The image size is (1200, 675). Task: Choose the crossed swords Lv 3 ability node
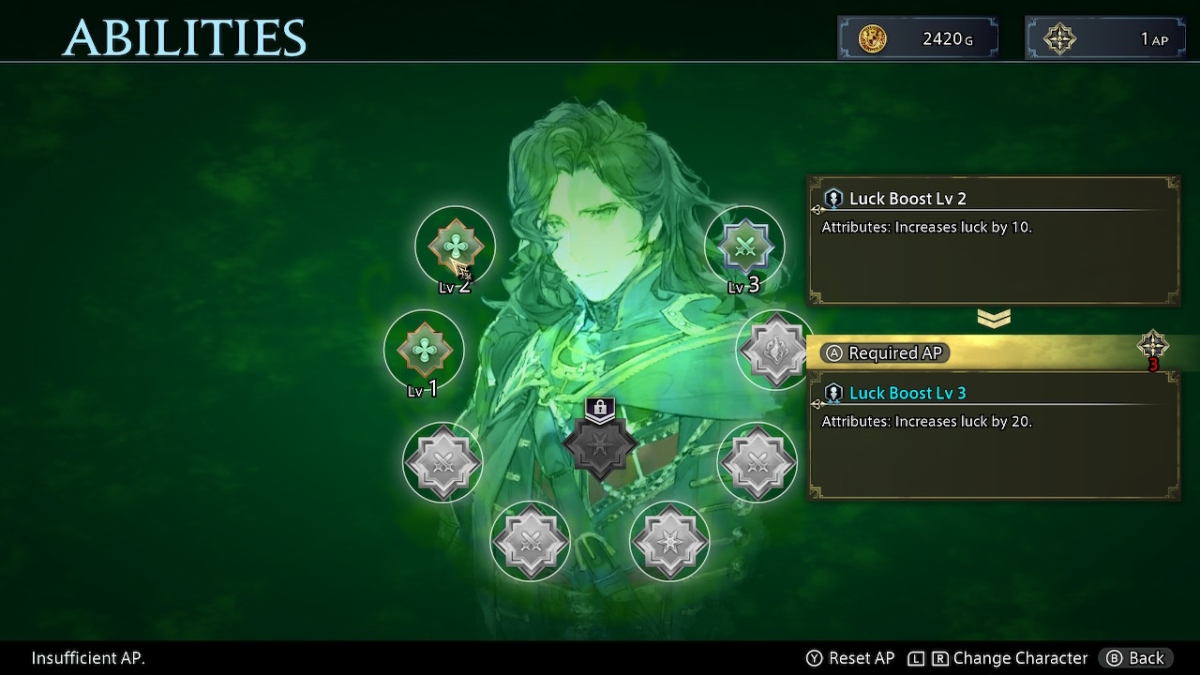point(744,245)
